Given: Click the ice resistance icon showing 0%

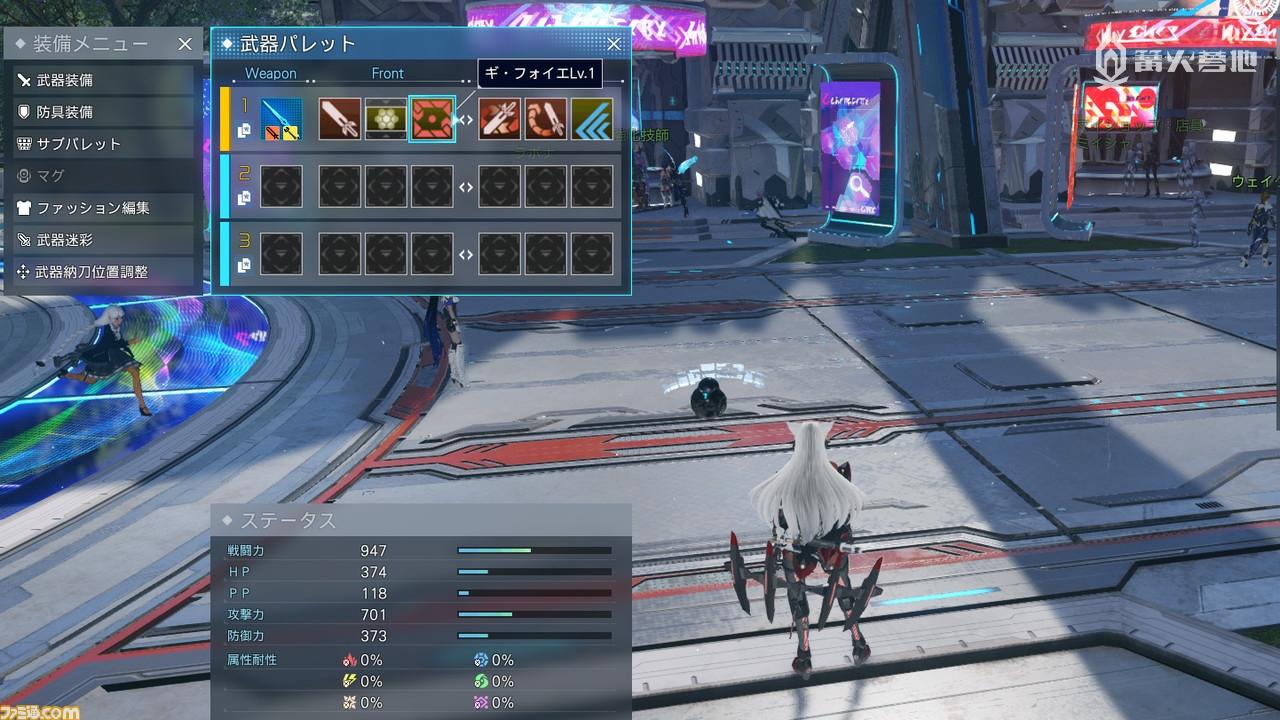Looking at the screenshot, I should (480, 660).
